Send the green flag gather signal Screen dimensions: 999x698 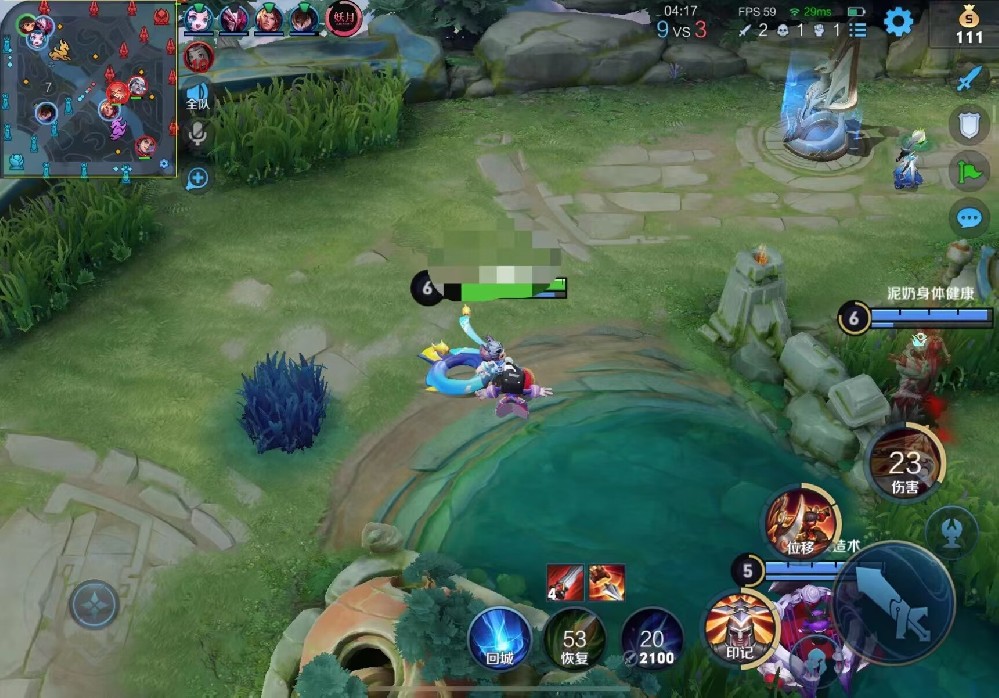pos(968,171)
